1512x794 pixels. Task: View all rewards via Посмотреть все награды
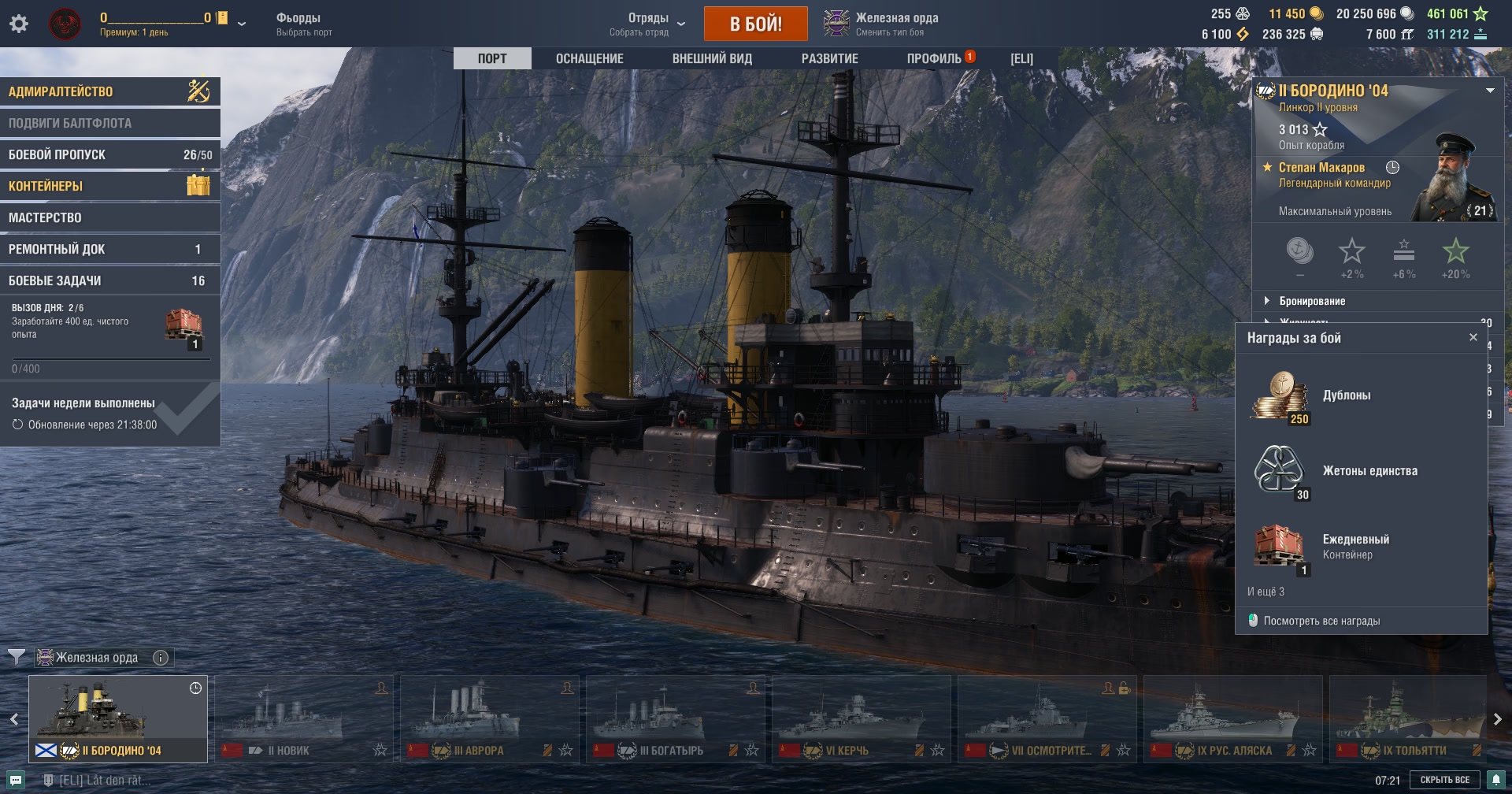[x=1321, y=621]
